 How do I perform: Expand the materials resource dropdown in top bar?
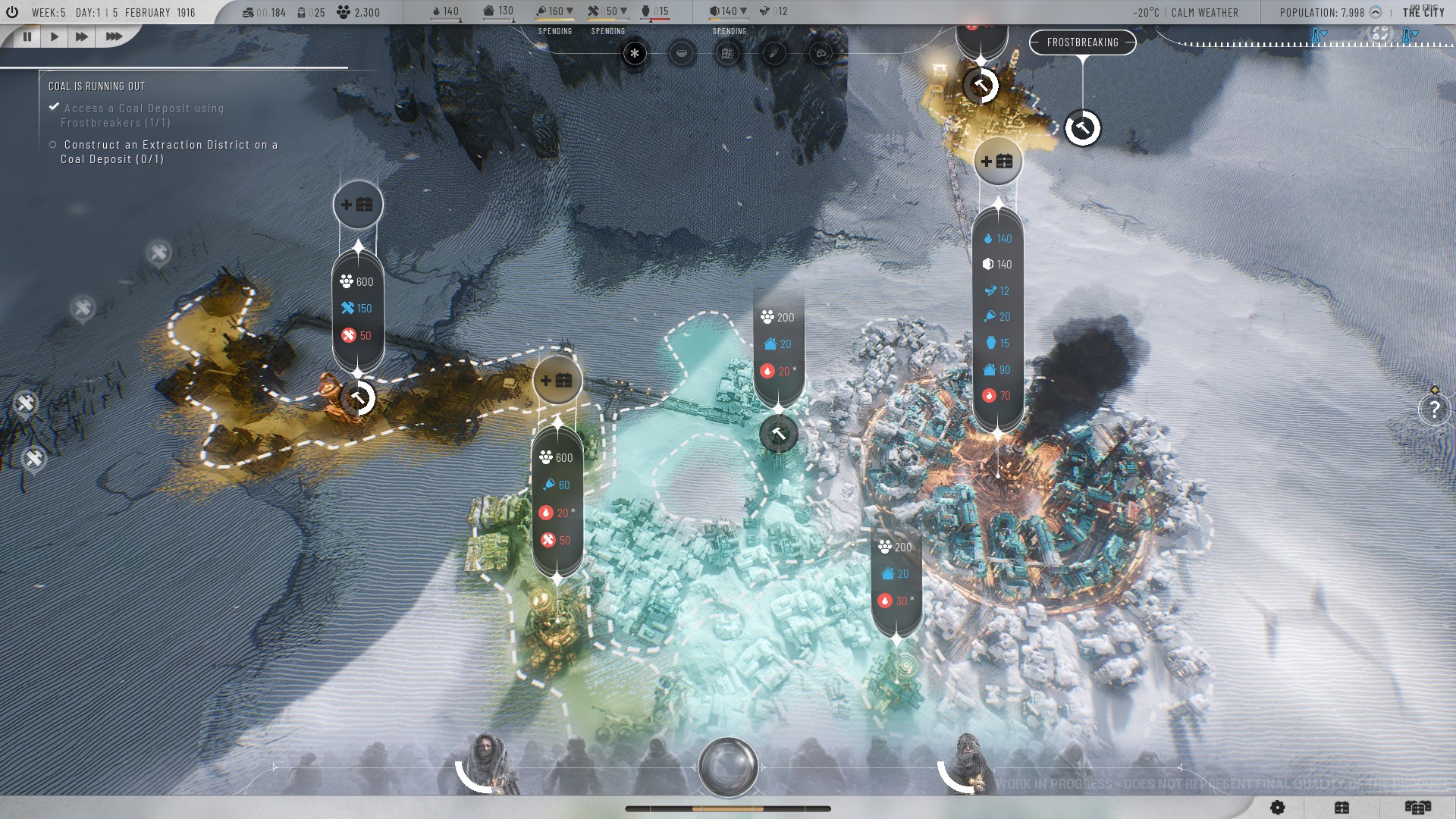click(623, 11)
